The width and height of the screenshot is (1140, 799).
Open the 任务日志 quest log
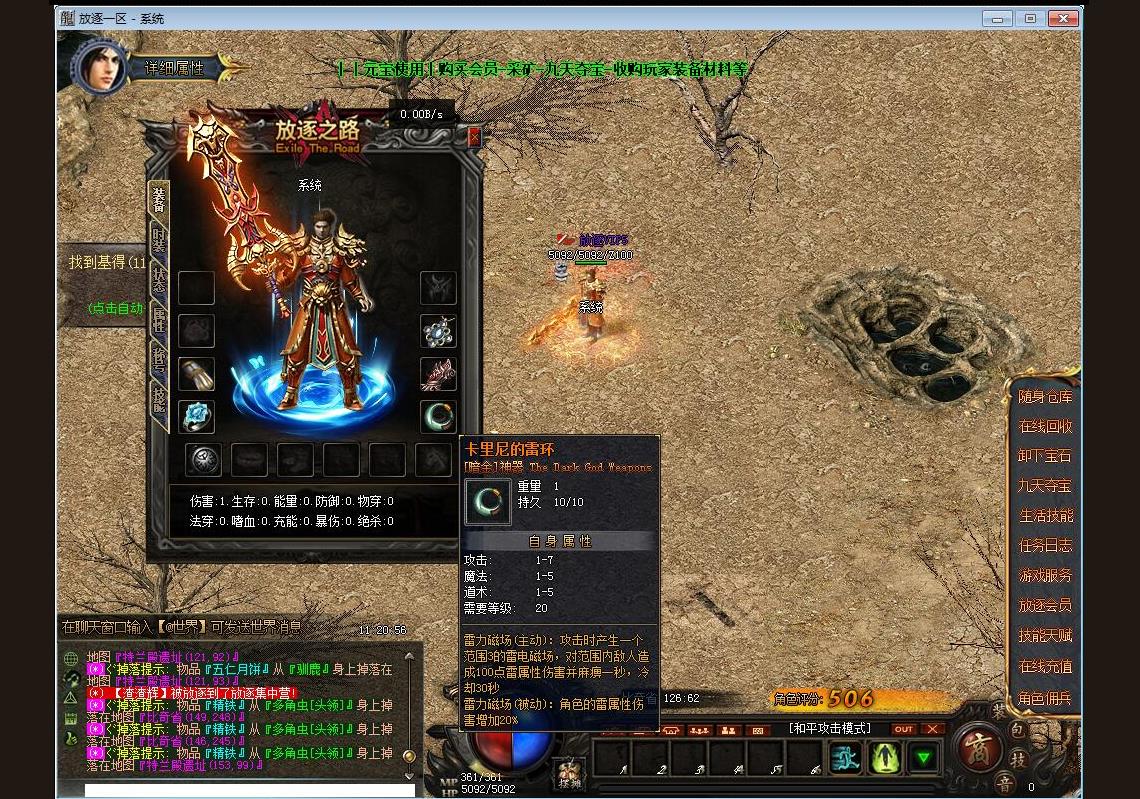click(x=1045, y=546)
